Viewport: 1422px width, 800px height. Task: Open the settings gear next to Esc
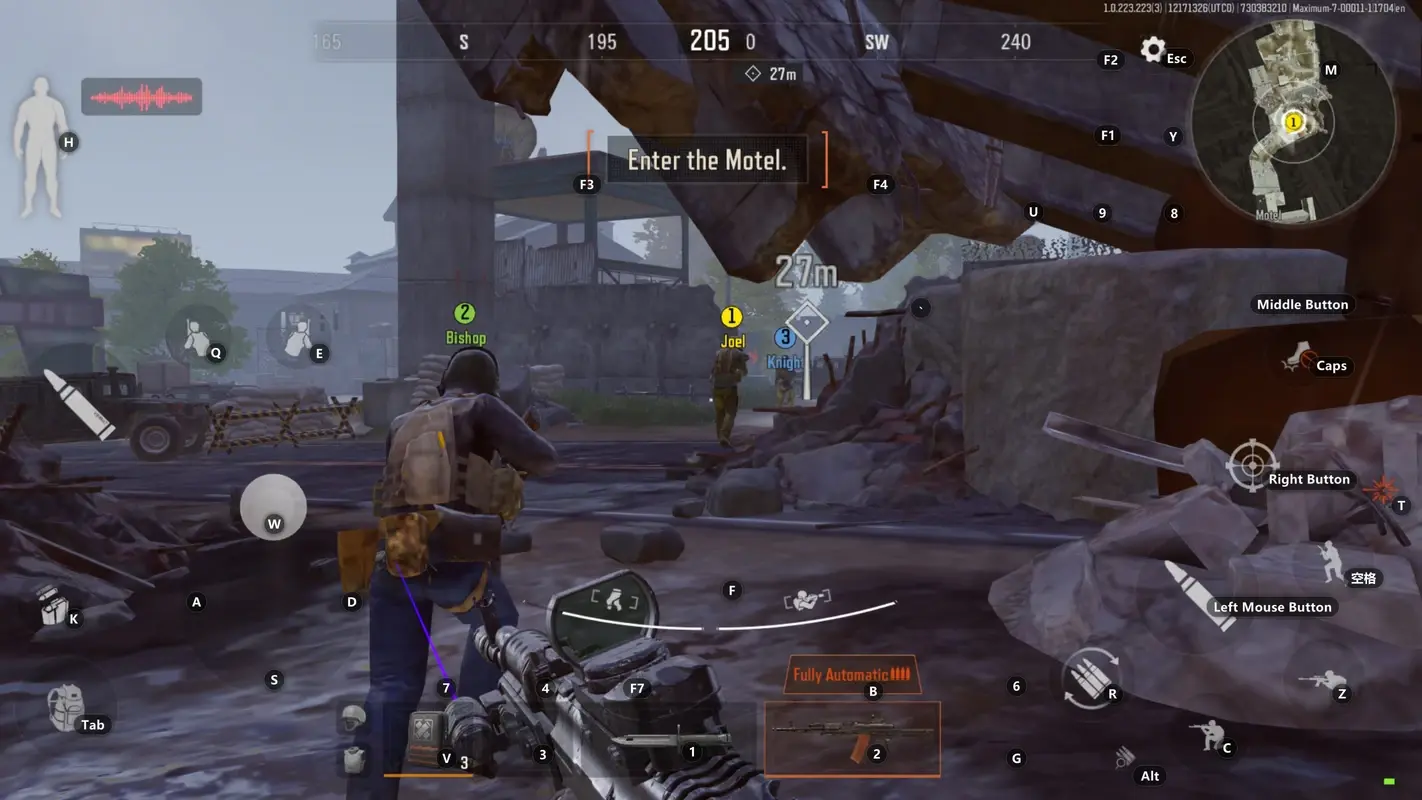click(x=1151, y=49)
